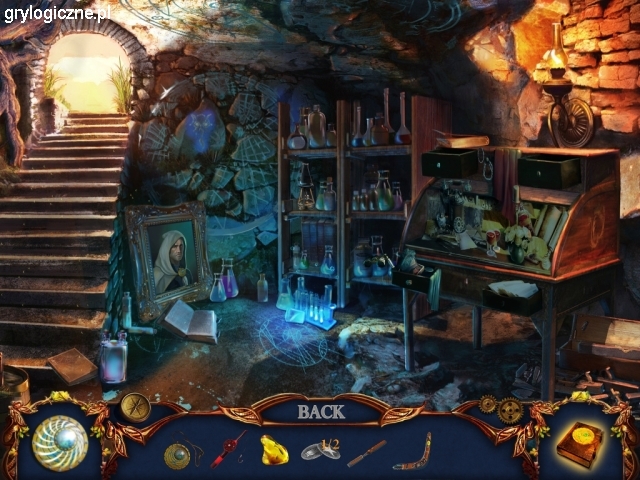This screenshot has height=480, width=640.
Task: Pick the boomerang from the inventory
Action: pyautogui.click(x=411, y=451)
